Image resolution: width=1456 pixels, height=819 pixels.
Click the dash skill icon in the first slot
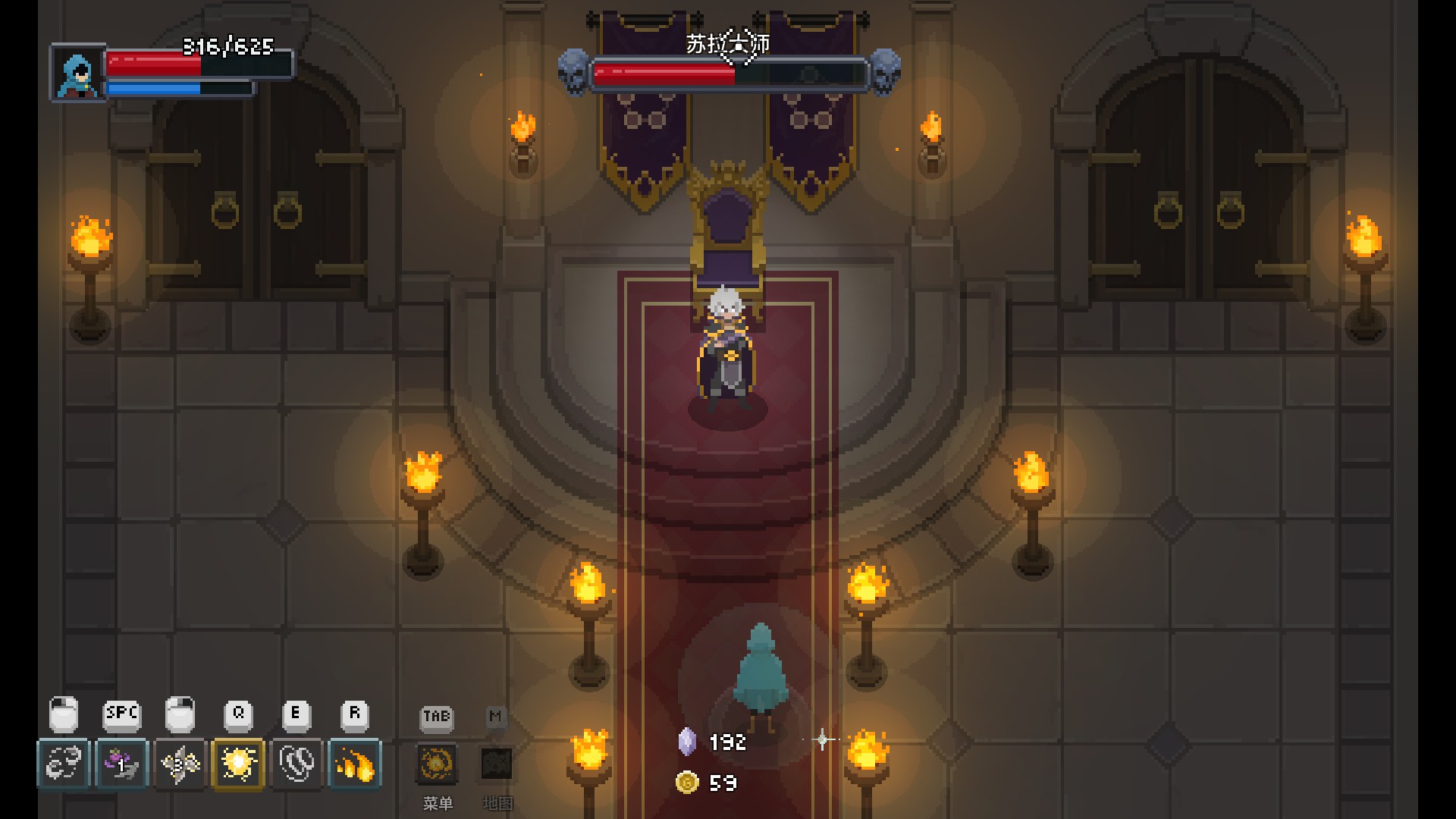click(64, 764)
